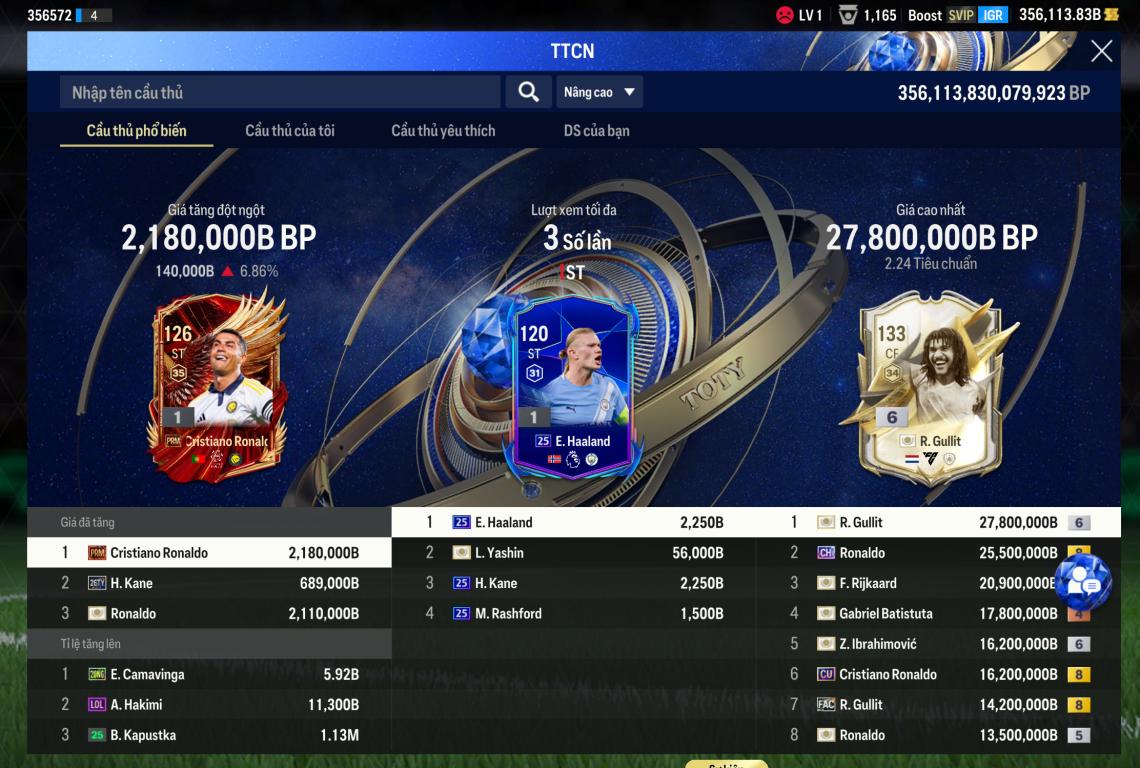Open the floating blue chat bubble icon
The height and width of the screenshot is (768, 1140).
[1083, 583]
